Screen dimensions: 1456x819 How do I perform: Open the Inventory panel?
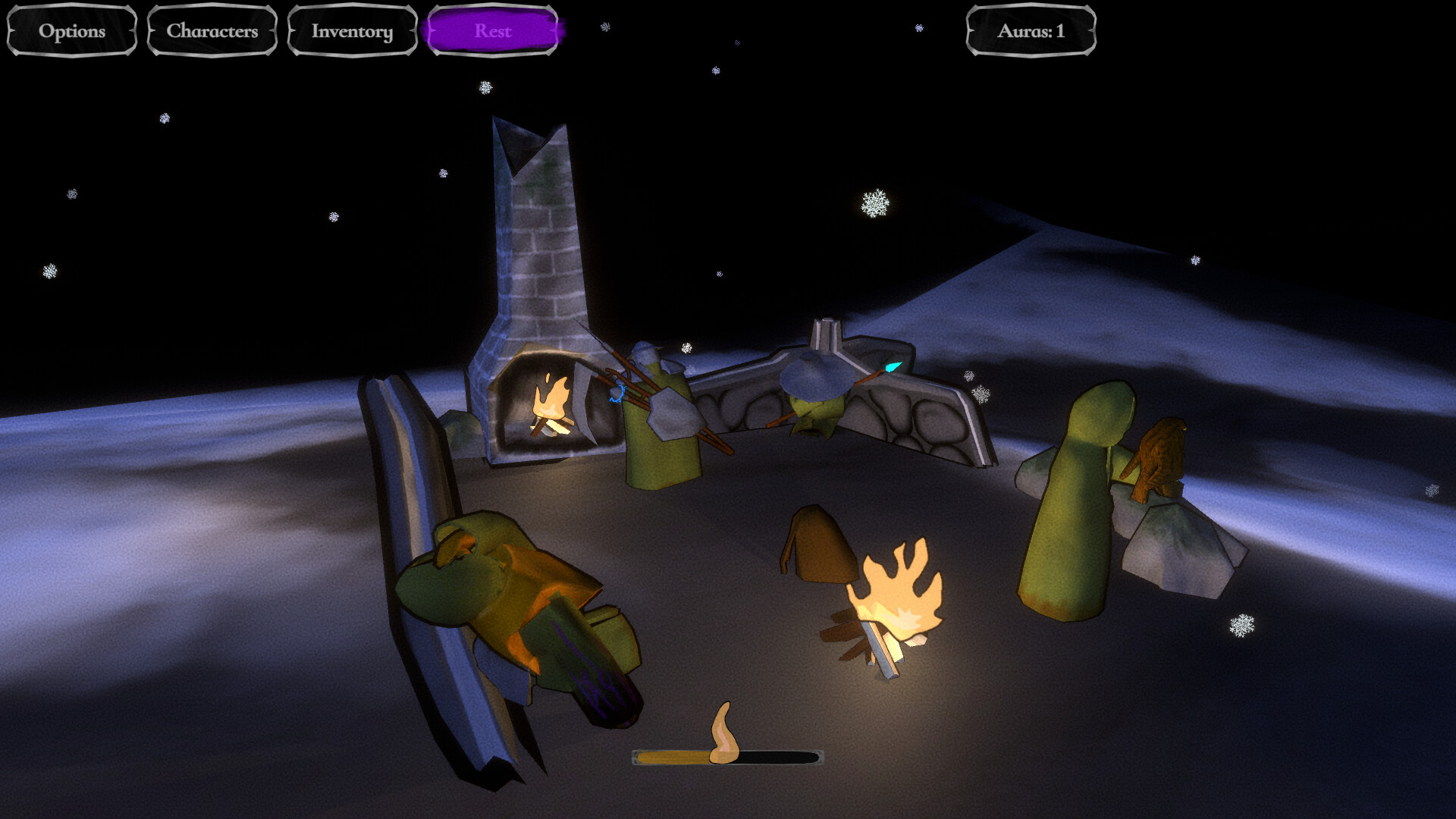click(x=353, y=31)
